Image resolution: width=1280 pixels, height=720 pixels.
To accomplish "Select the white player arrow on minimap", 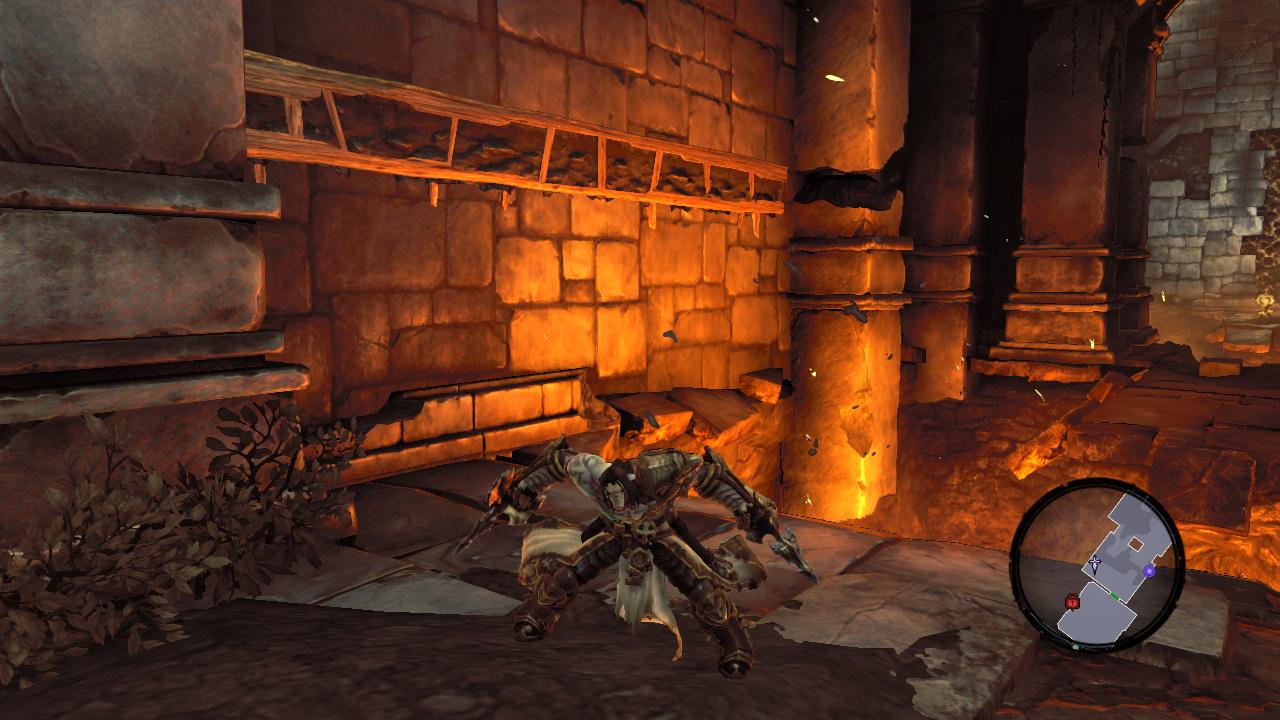I will click(1096, 563).
